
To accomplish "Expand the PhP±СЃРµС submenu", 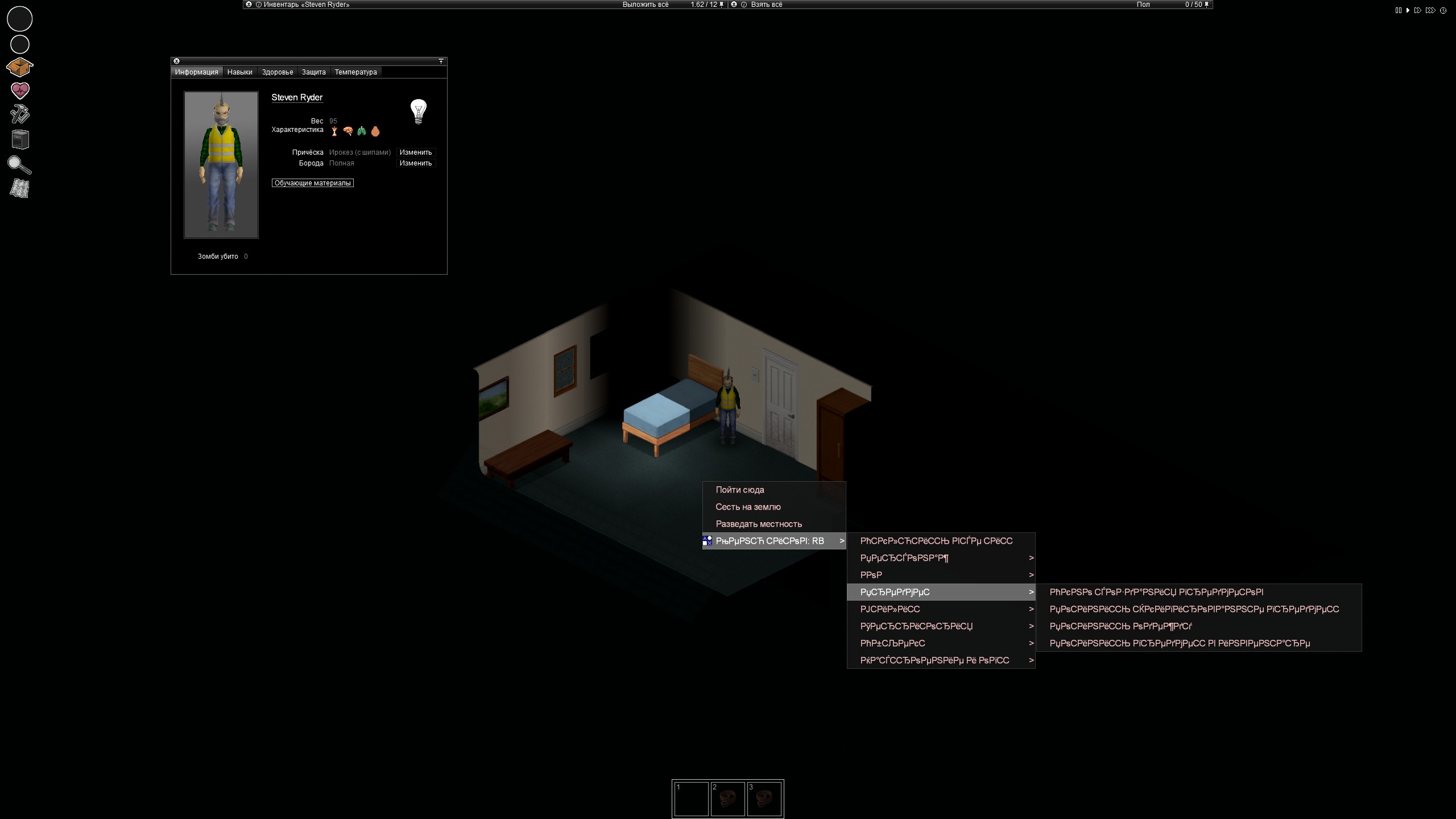I will pyautogui.click(x=893, y=643).
